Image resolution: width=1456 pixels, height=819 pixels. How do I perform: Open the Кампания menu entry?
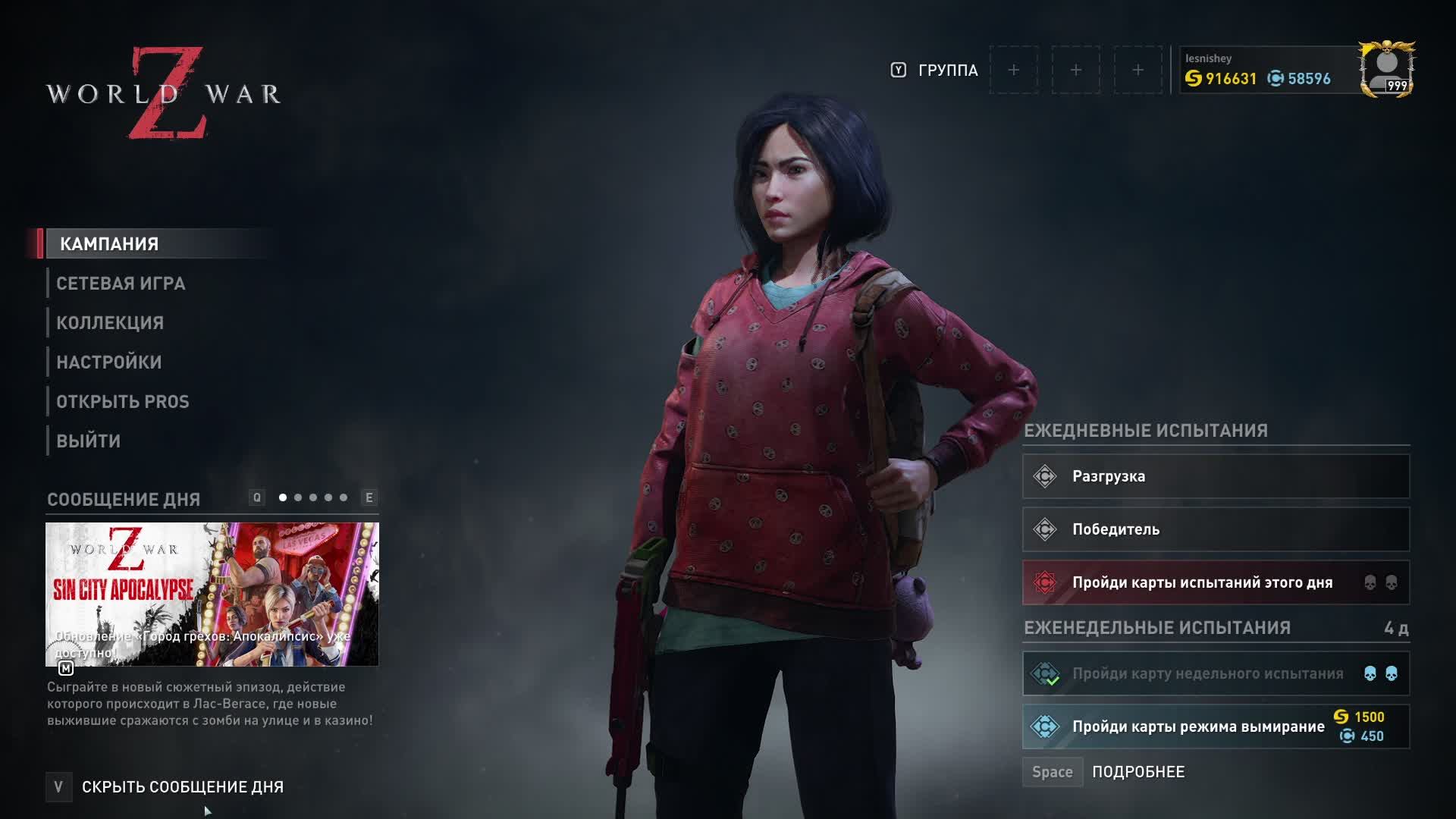tap(109, 244)
